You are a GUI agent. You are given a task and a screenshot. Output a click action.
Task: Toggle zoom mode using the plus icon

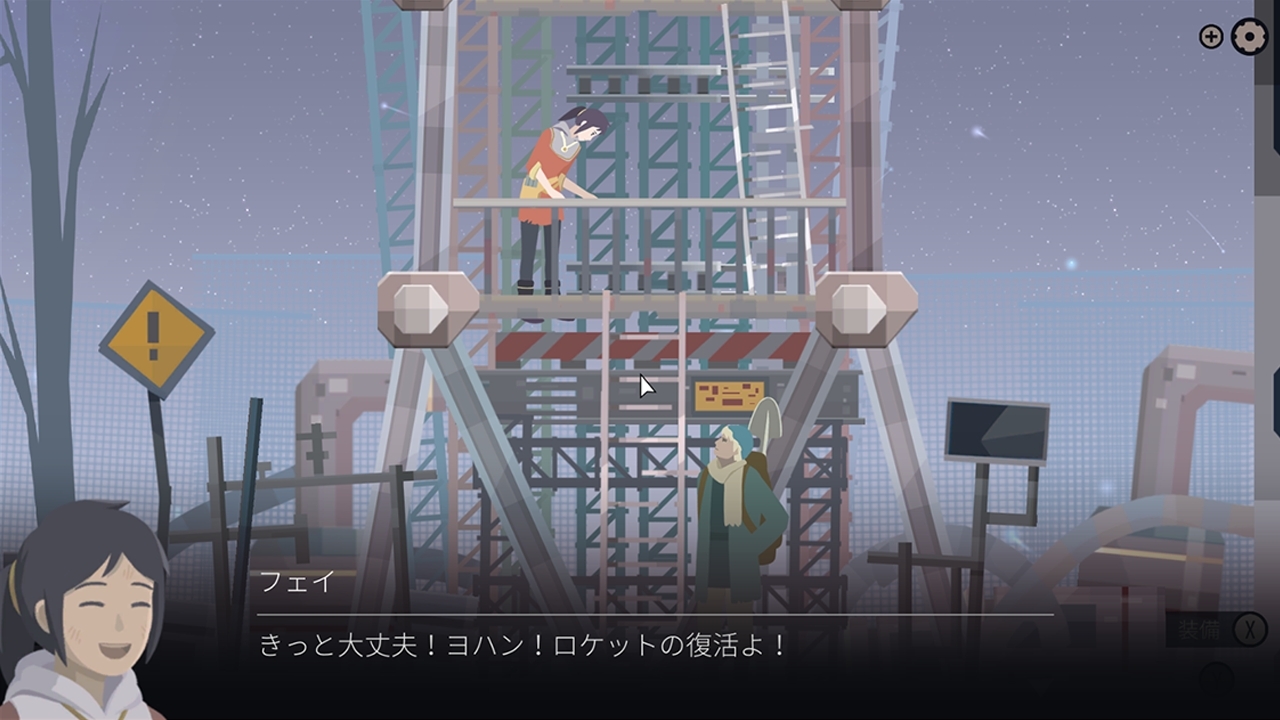click(x=1210, y=37)
